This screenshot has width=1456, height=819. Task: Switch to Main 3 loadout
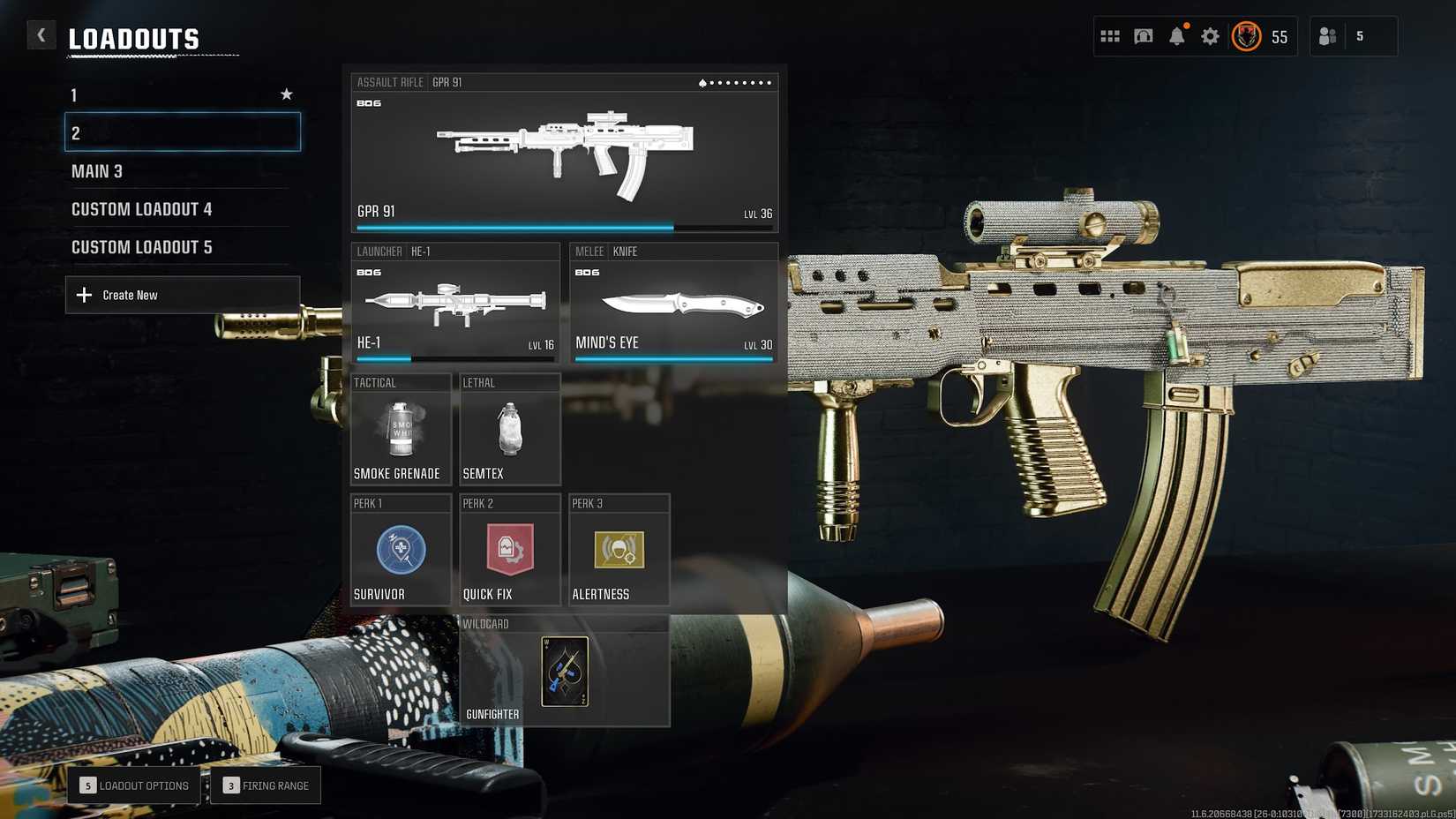coord(97,171)
